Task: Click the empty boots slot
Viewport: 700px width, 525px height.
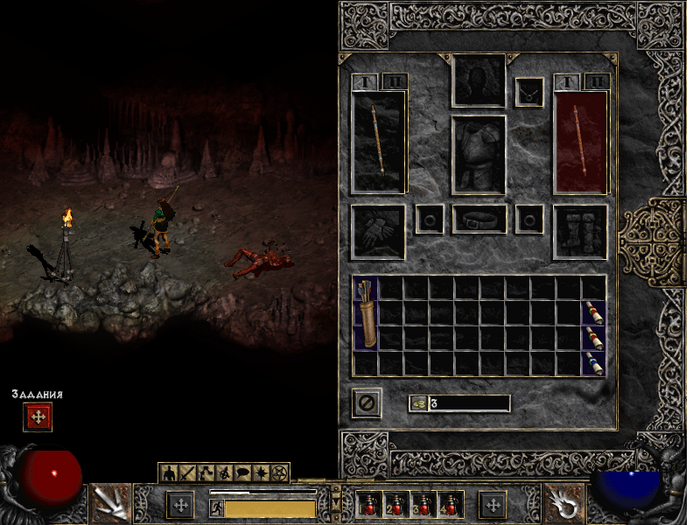Action: coord(581,230)
